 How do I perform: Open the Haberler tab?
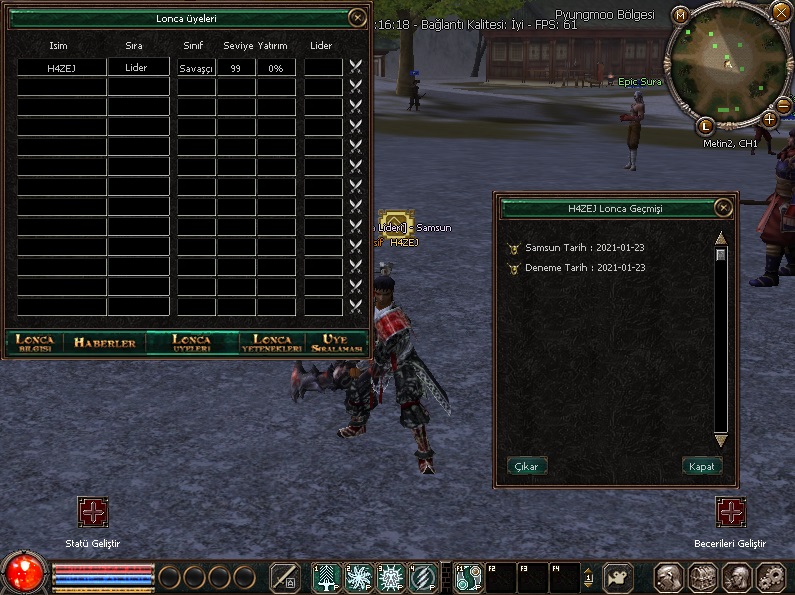104,343
